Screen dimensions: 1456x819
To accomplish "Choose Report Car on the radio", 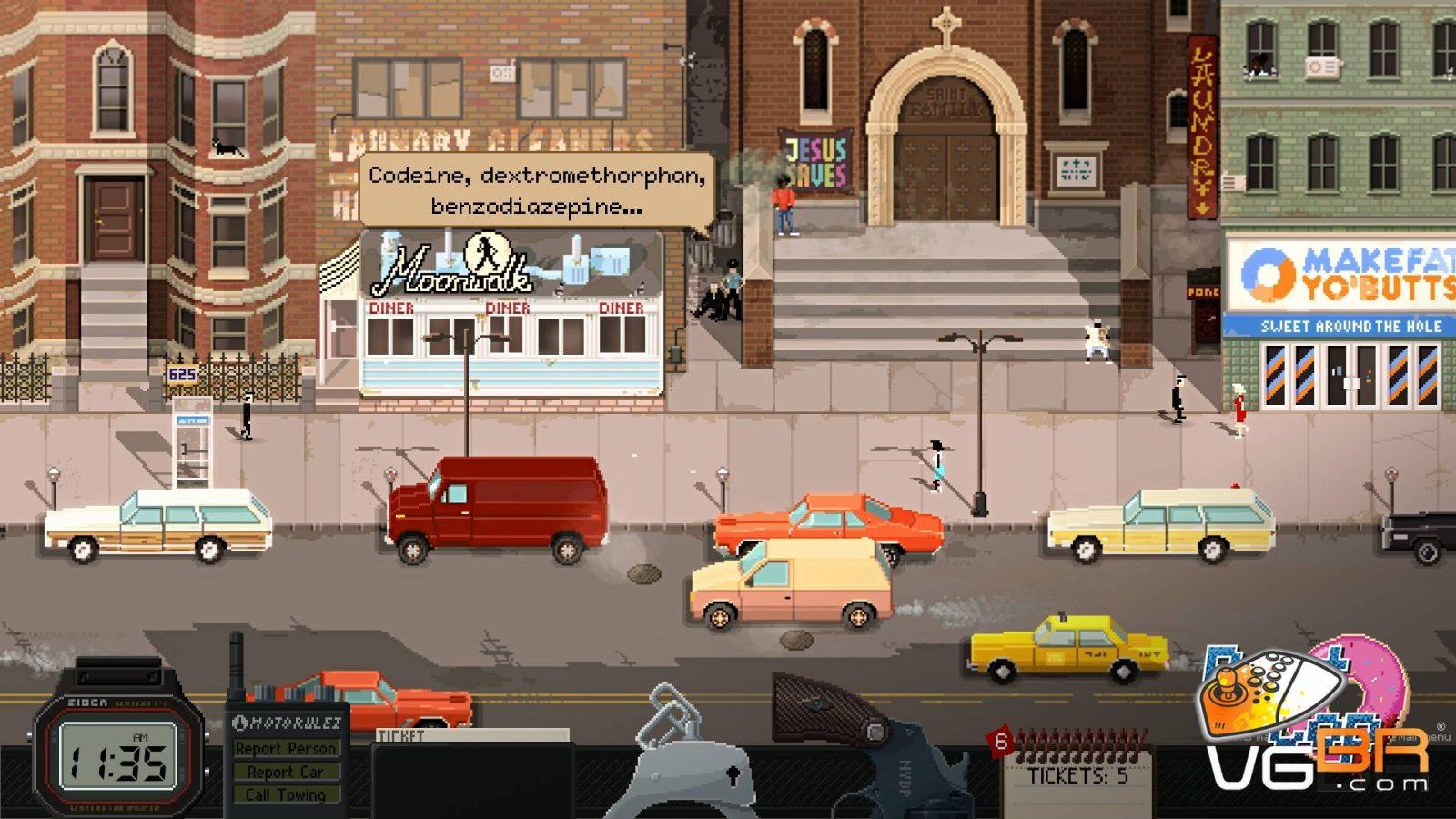I will (x=286, y=772).
